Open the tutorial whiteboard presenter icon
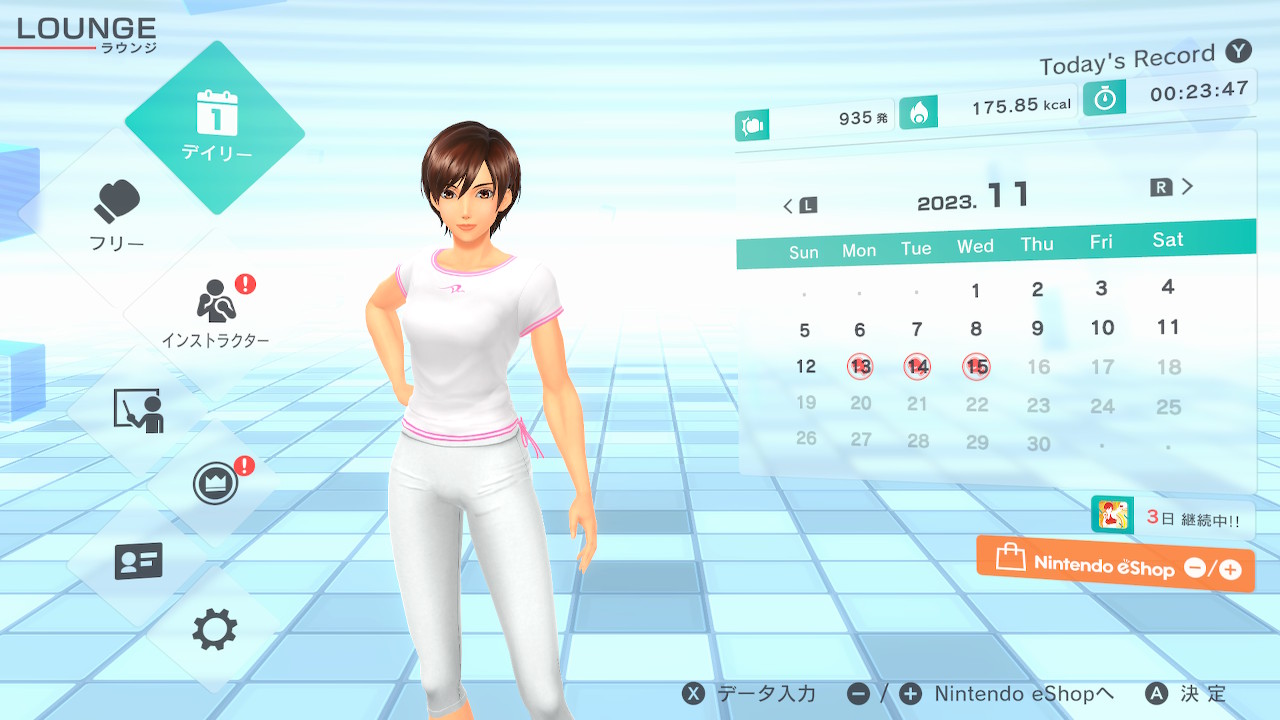Viewport: 1280px width, 720px height. 139,410
